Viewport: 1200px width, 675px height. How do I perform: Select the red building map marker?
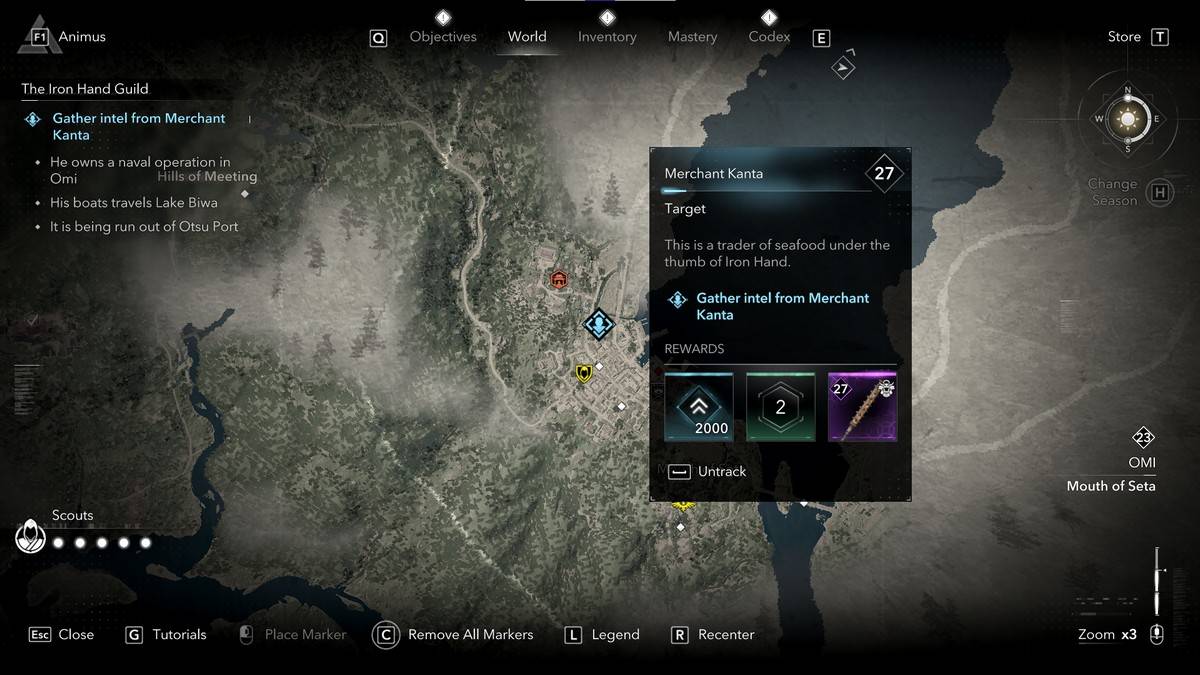tap(559, 279)
